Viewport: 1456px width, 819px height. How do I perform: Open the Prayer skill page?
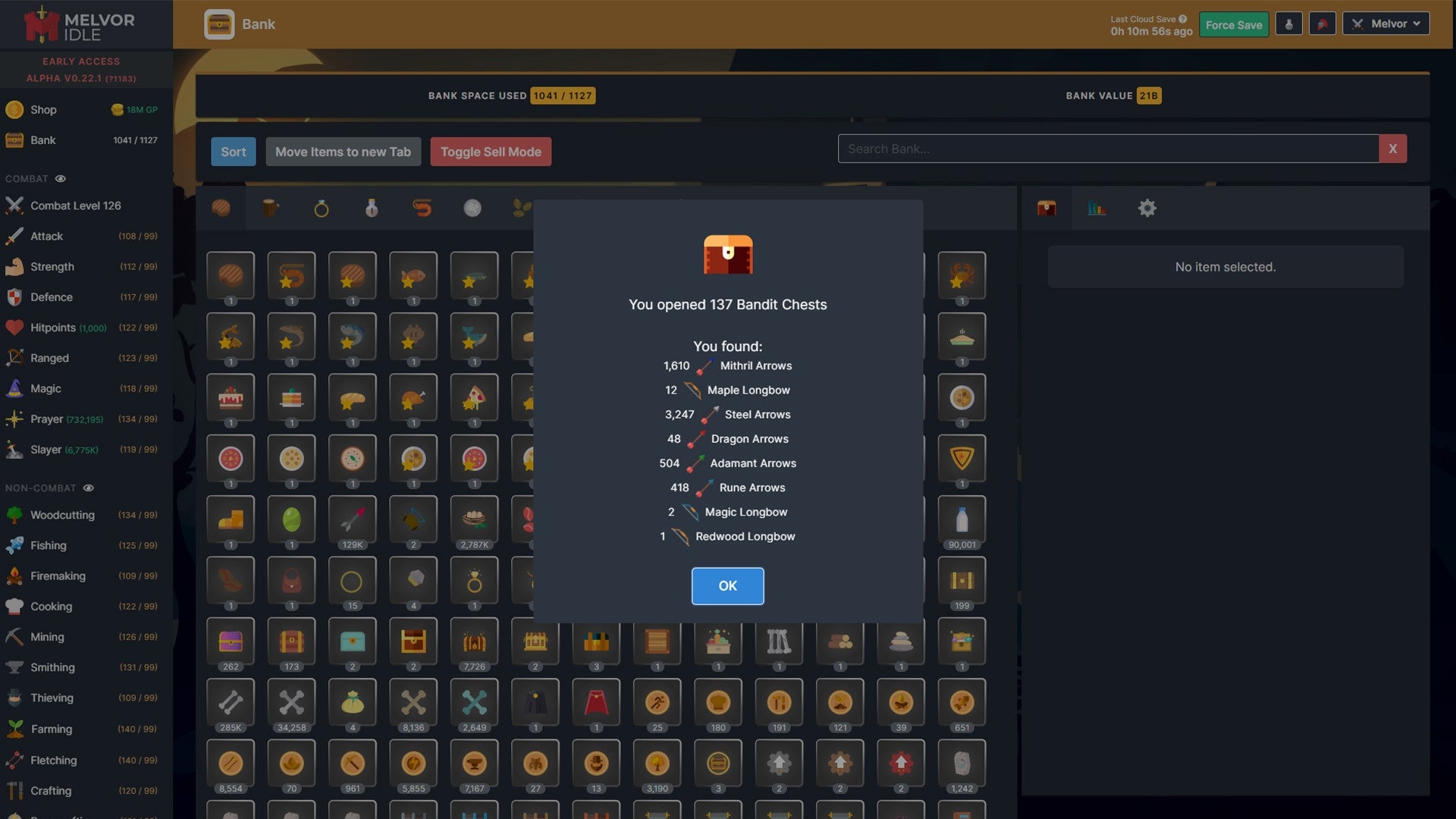pos(47,419)
